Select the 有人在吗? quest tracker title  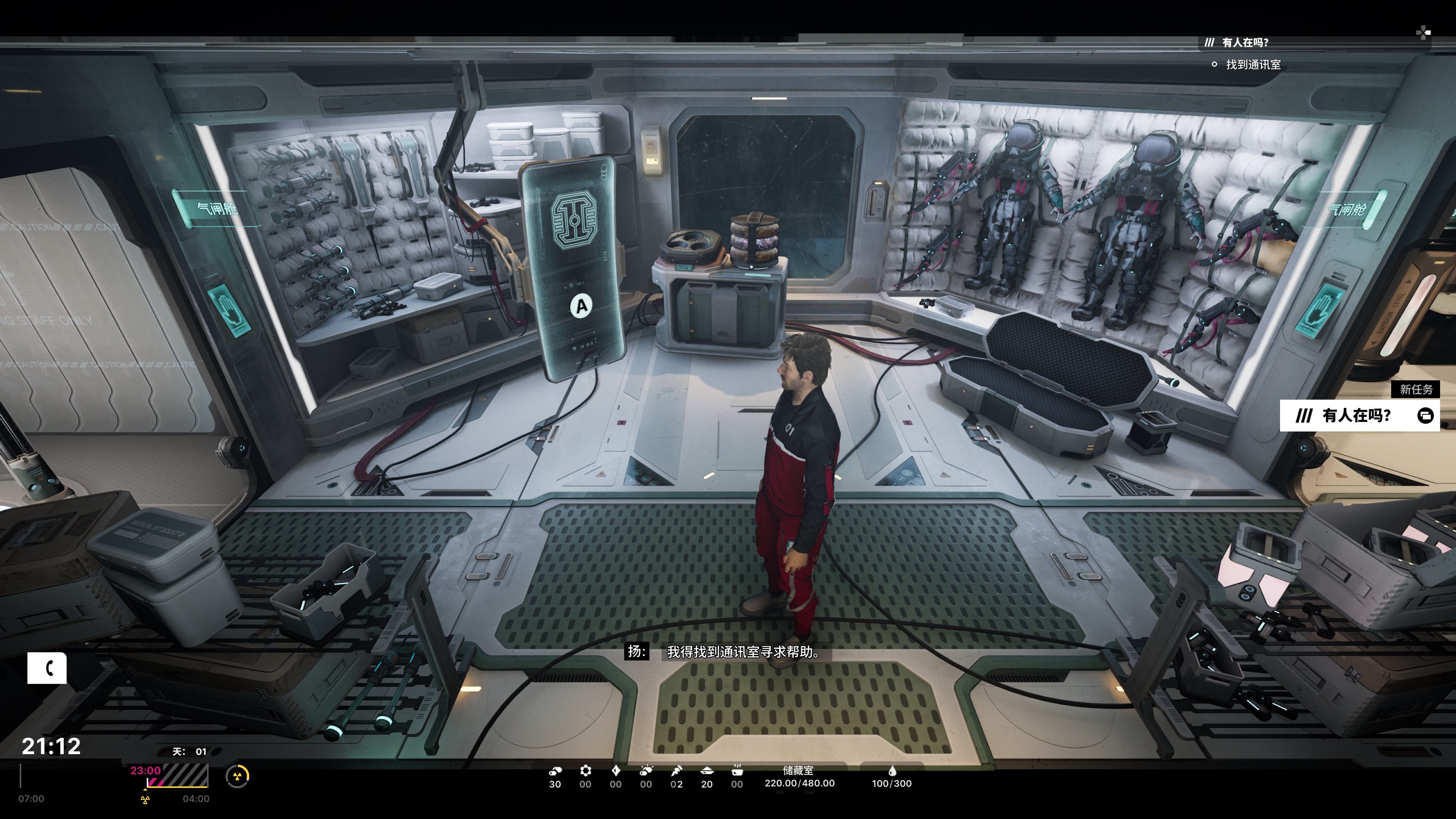coord(1244,42)
